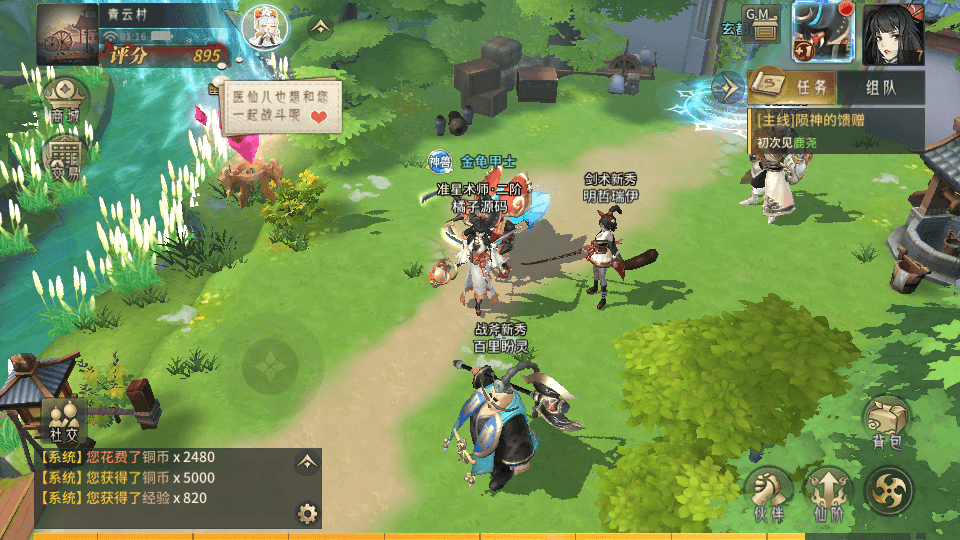Collapse the top menu with the arrow button

[x=320, y=27]
